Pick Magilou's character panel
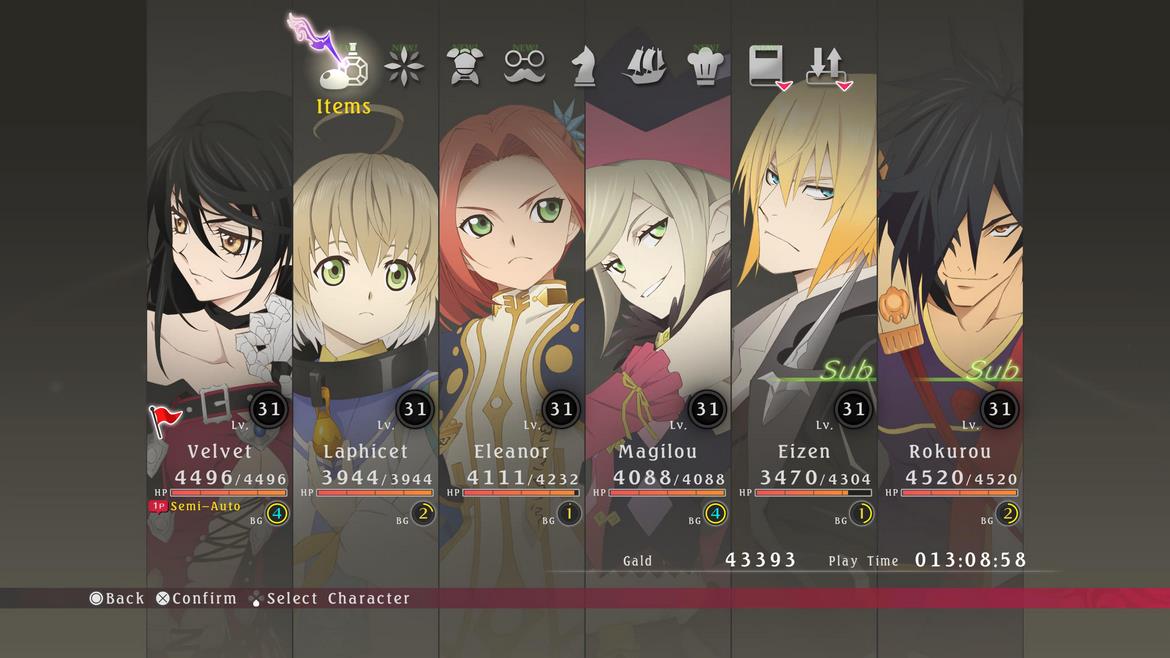Image resolution: width=1170 pixels, height=658 pixels. point(658,300)
